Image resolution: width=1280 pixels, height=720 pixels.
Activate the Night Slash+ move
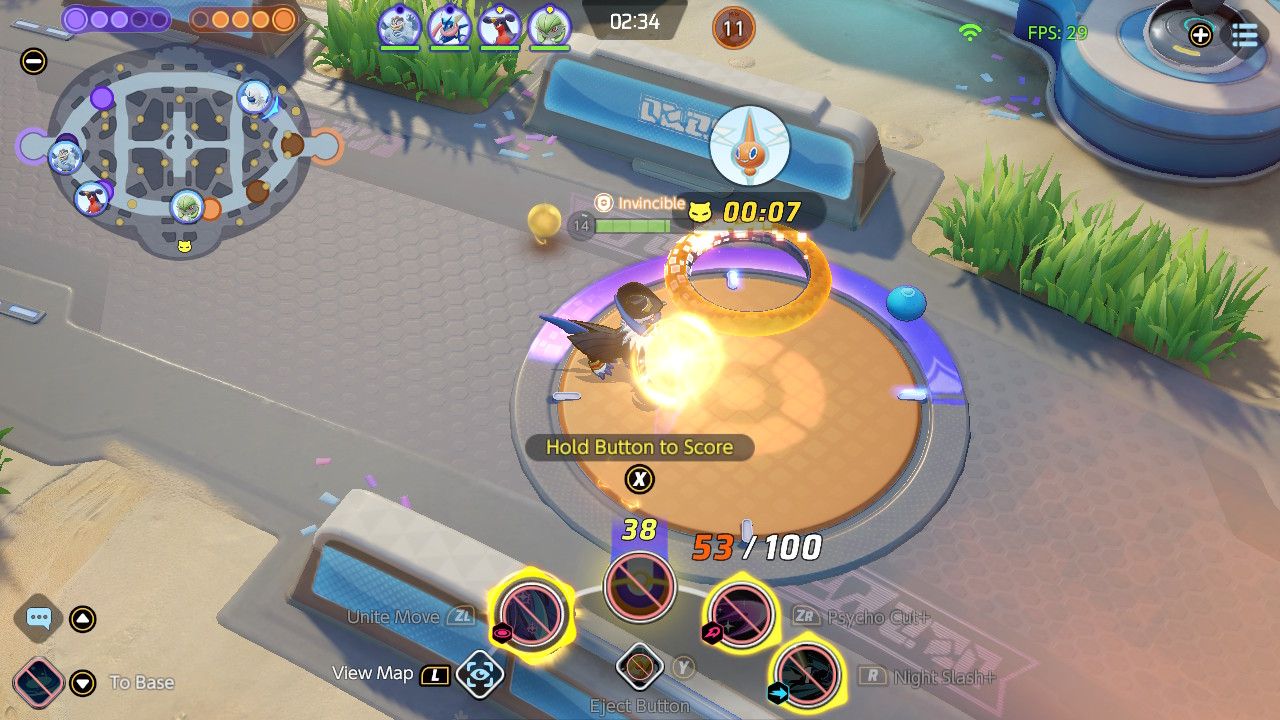point(806,673)
